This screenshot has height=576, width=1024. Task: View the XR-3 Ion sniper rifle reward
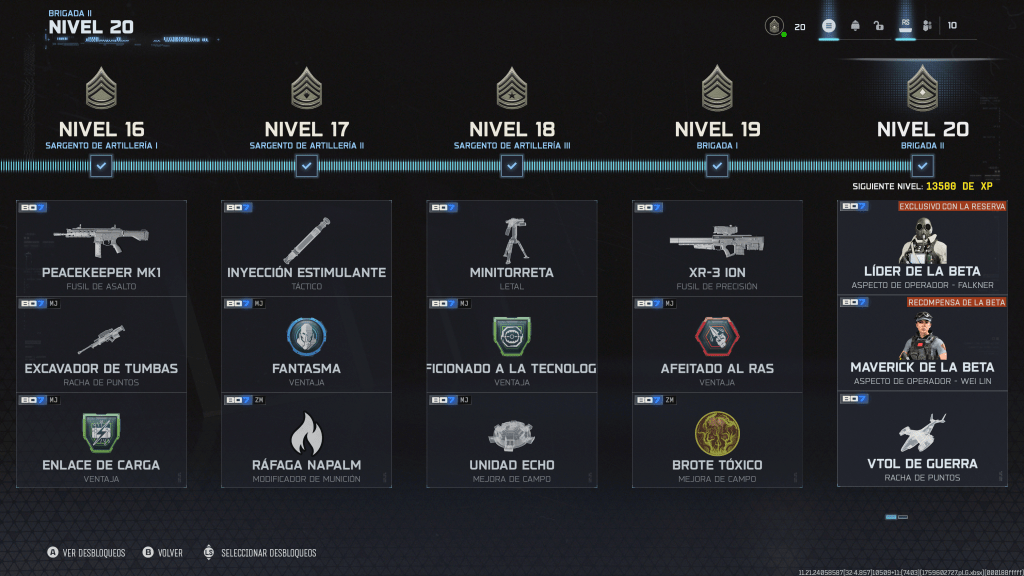coord(717,248)
